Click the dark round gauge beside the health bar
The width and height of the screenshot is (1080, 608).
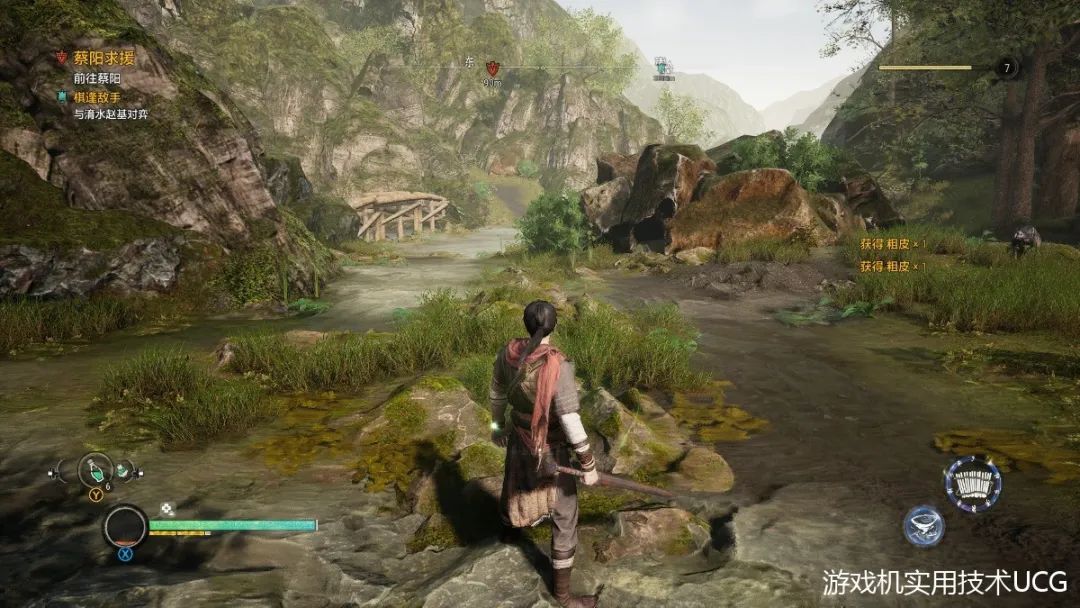click(x=126, y=527)
